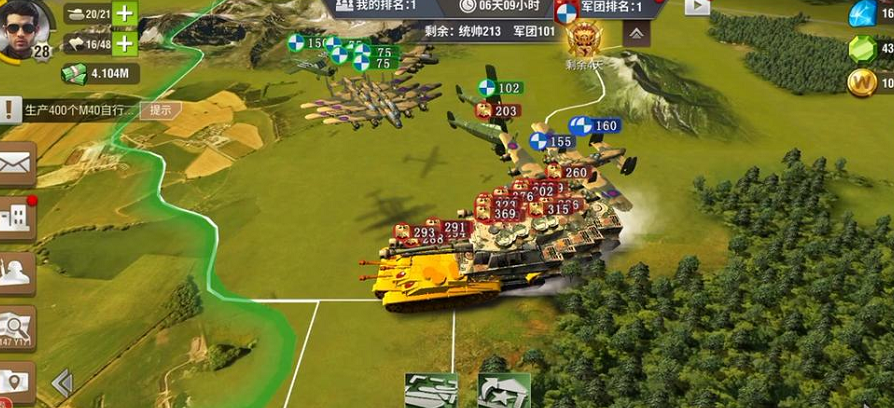Collapse the left side panel arrow

pos(62,383)
